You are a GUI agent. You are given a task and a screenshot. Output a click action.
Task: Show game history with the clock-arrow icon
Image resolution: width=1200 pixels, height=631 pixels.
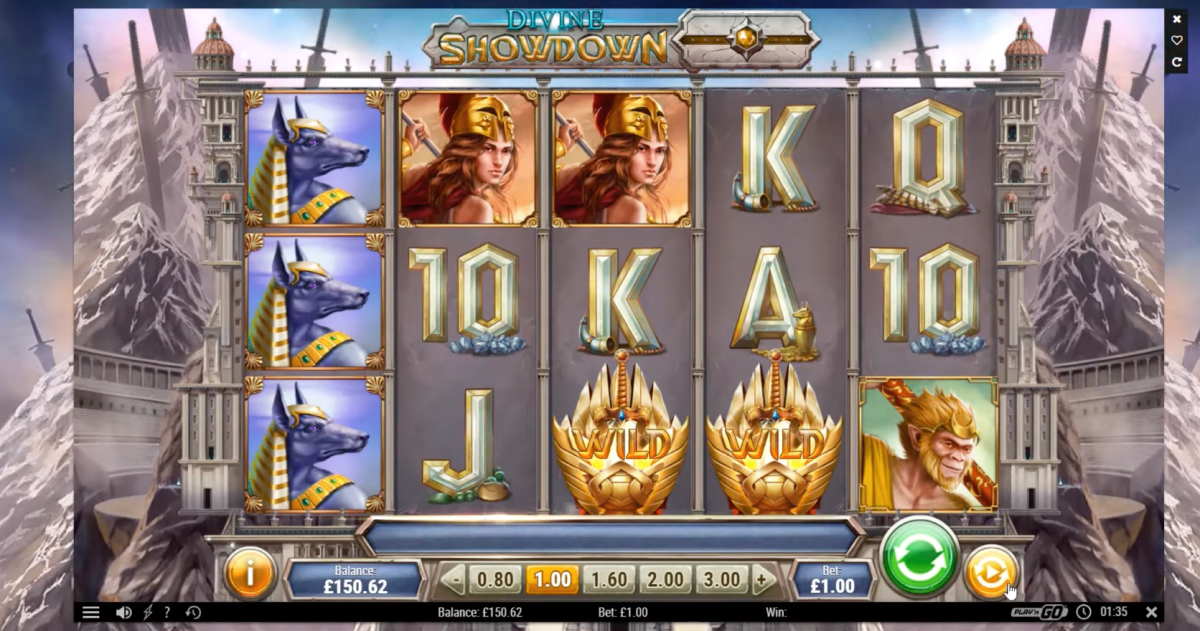(193, 612)
